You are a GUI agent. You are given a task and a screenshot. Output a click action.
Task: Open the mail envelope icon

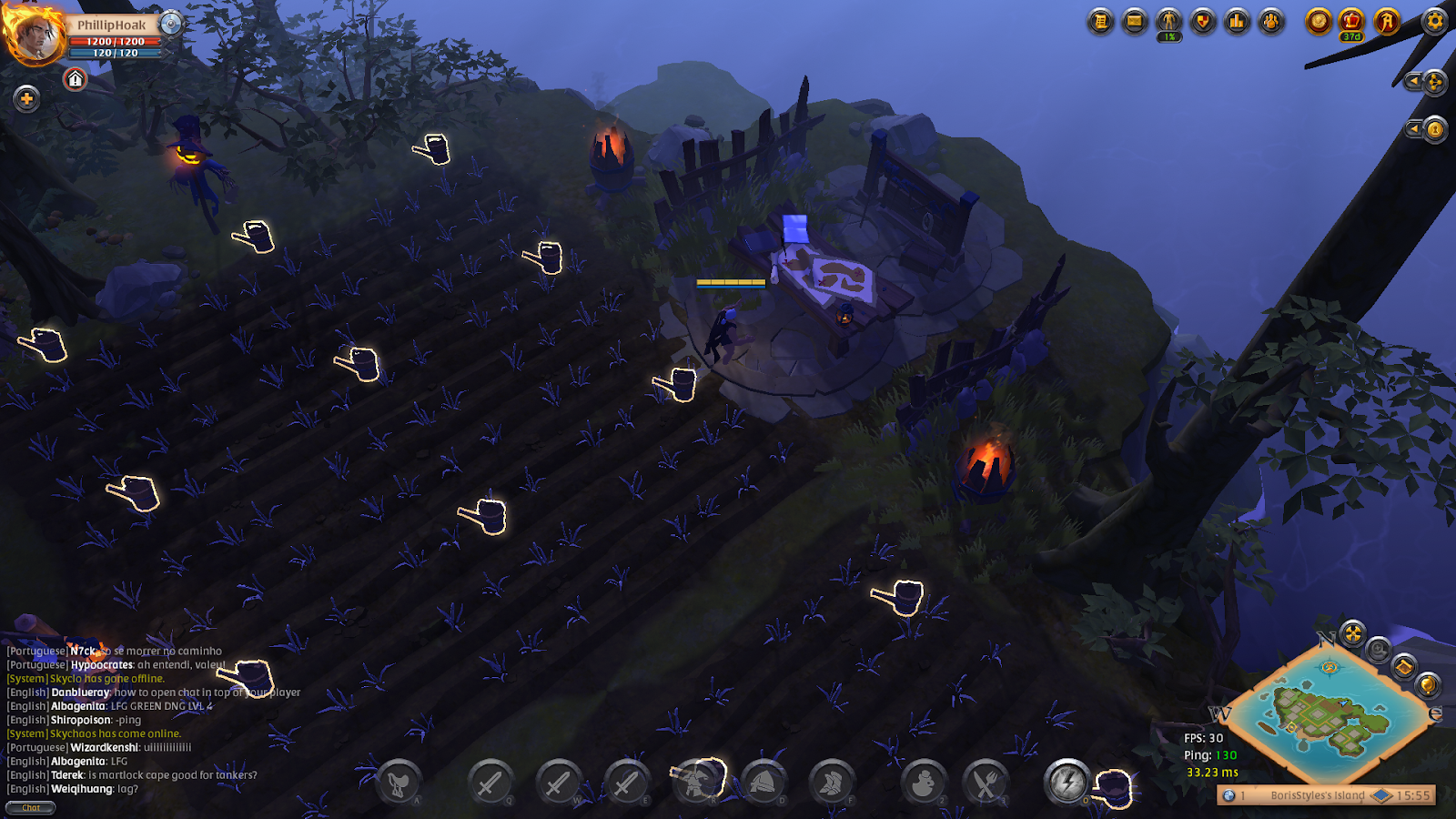click(1135, 20)
